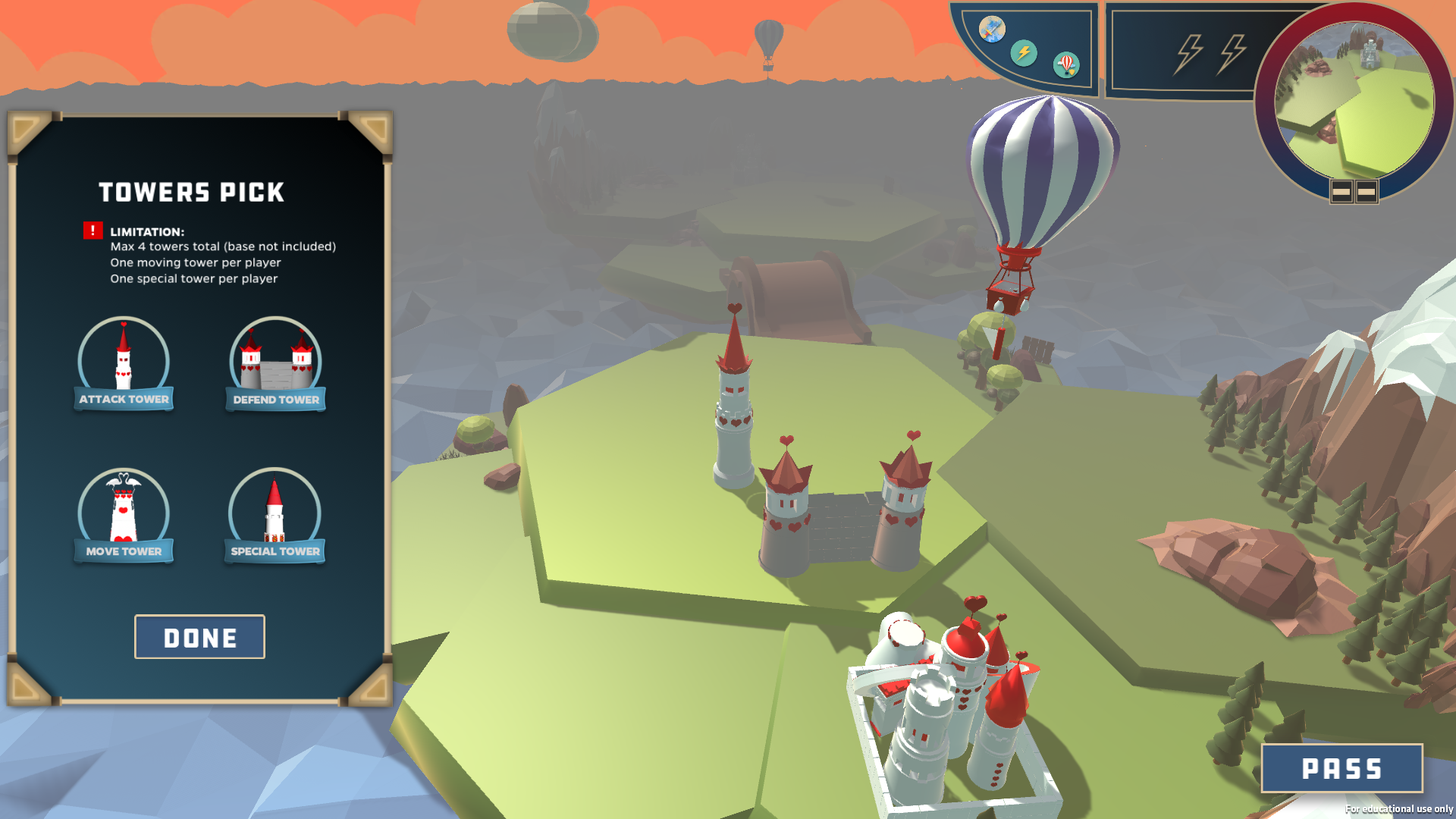Click the teal lightning bolt icon
The height and width of the screenshot is (819, 1456).
pyautogui.click(x=1024, y=52)
